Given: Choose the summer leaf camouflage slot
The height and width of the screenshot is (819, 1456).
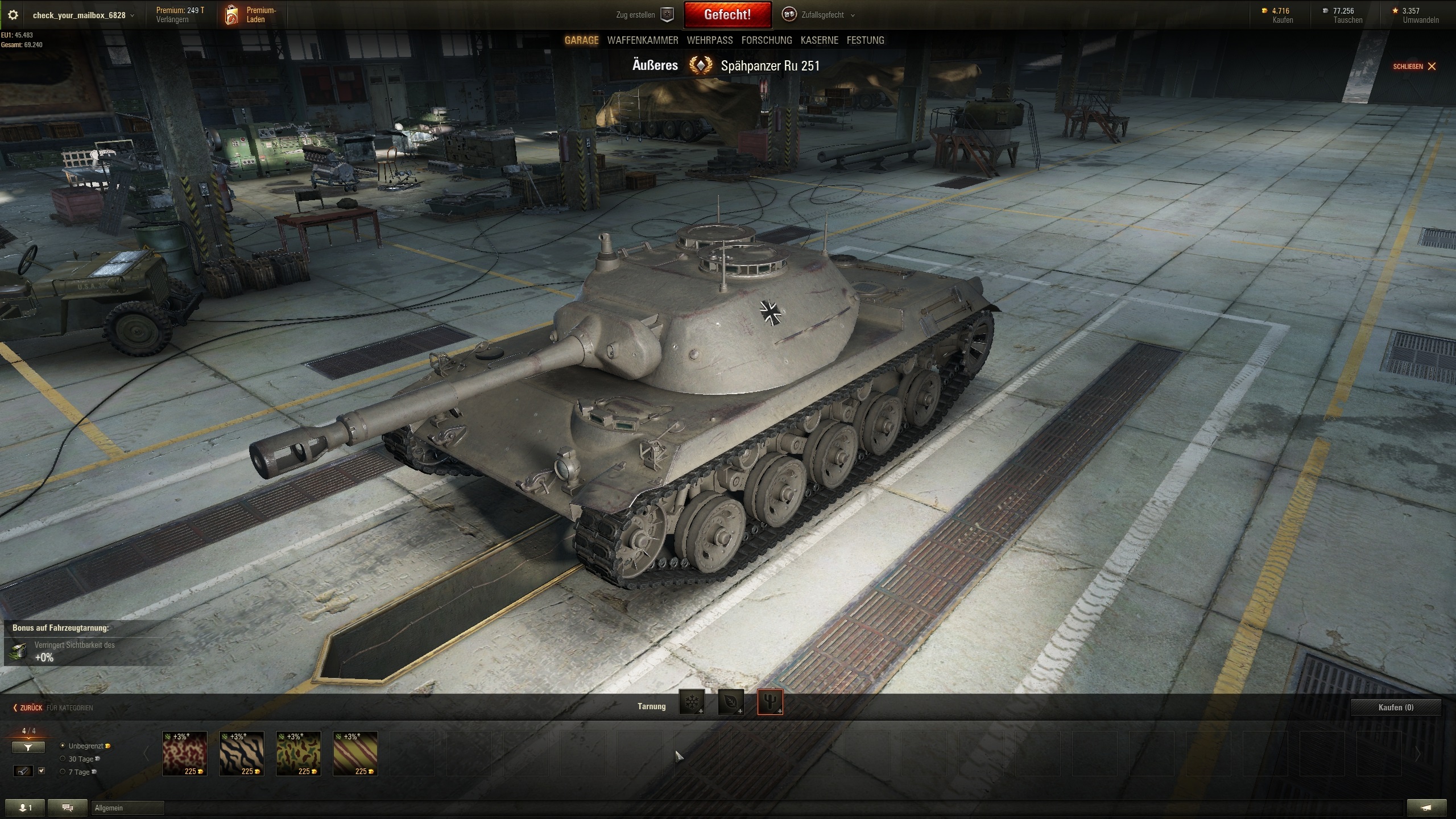Looking at the screenshot, I should [731, 703].
